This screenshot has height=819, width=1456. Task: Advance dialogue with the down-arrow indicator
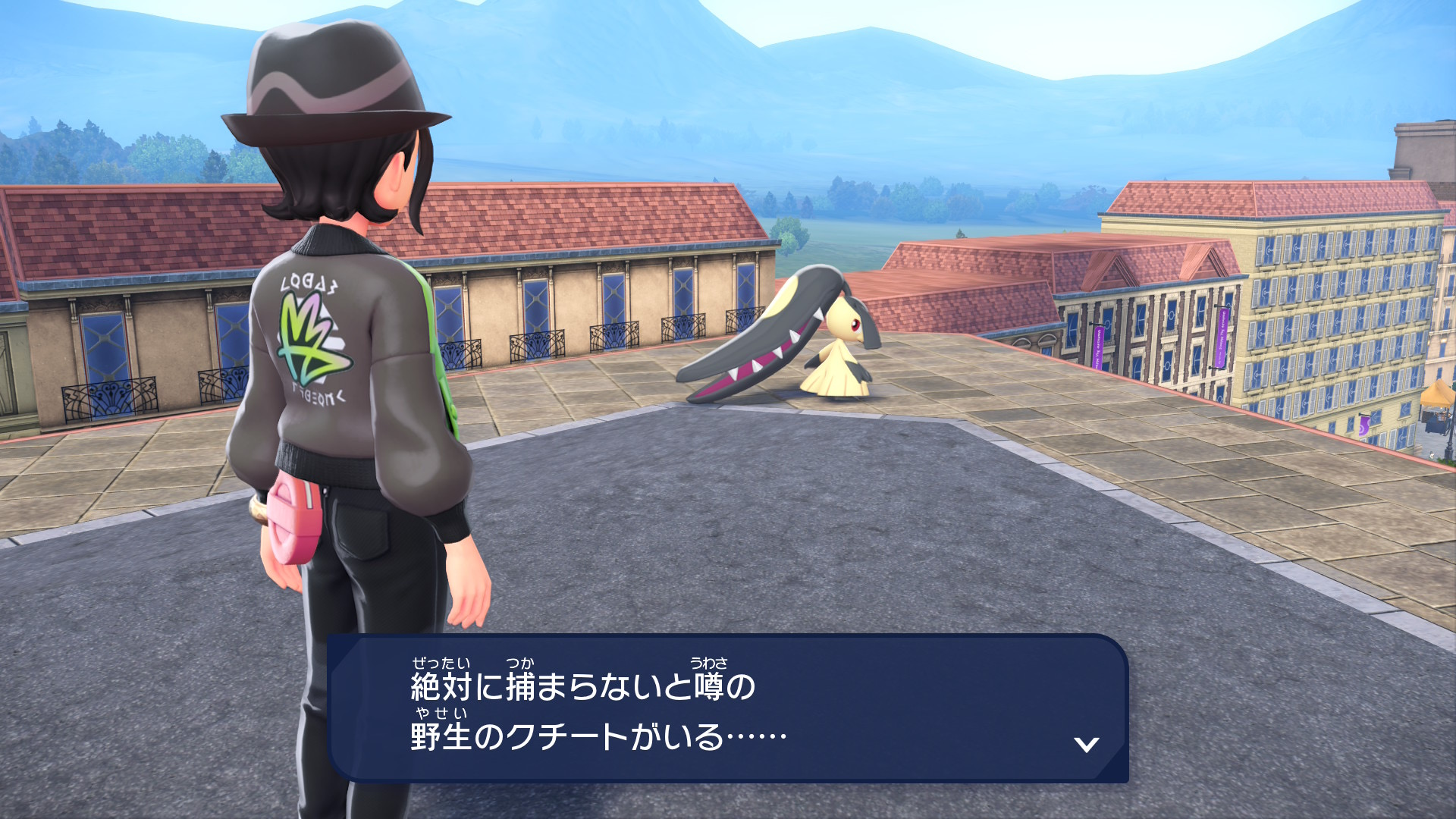coord(1086,744)
